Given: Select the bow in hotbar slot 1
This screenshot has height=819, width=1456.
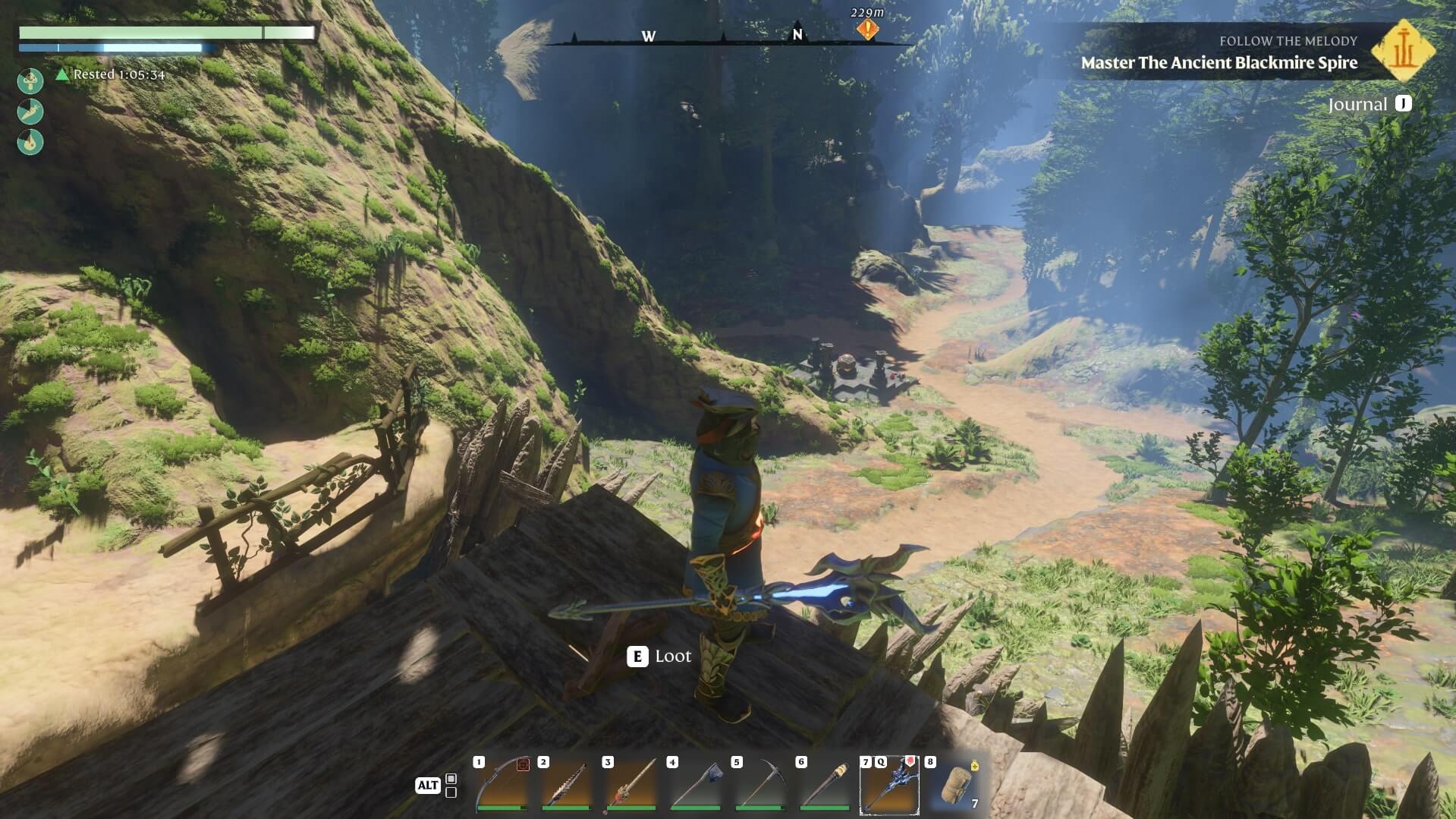Looking at the screenshot, I should pos(502,785).
